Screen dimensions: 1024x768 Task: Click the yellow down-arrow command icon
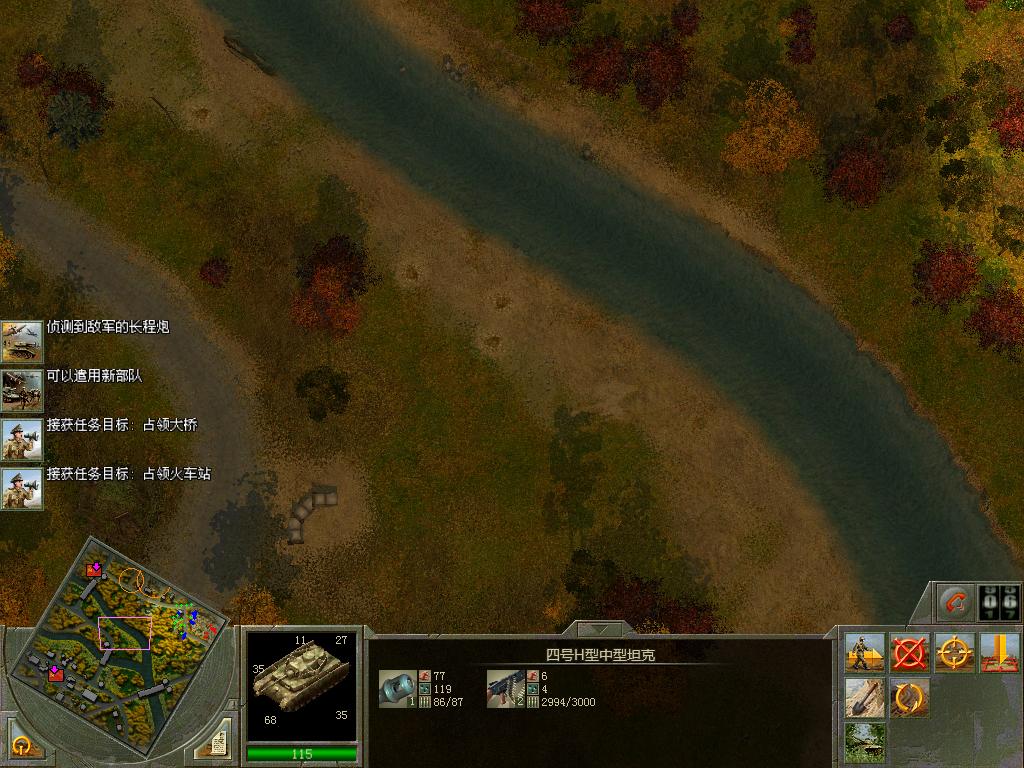click(x=999, y=653)
